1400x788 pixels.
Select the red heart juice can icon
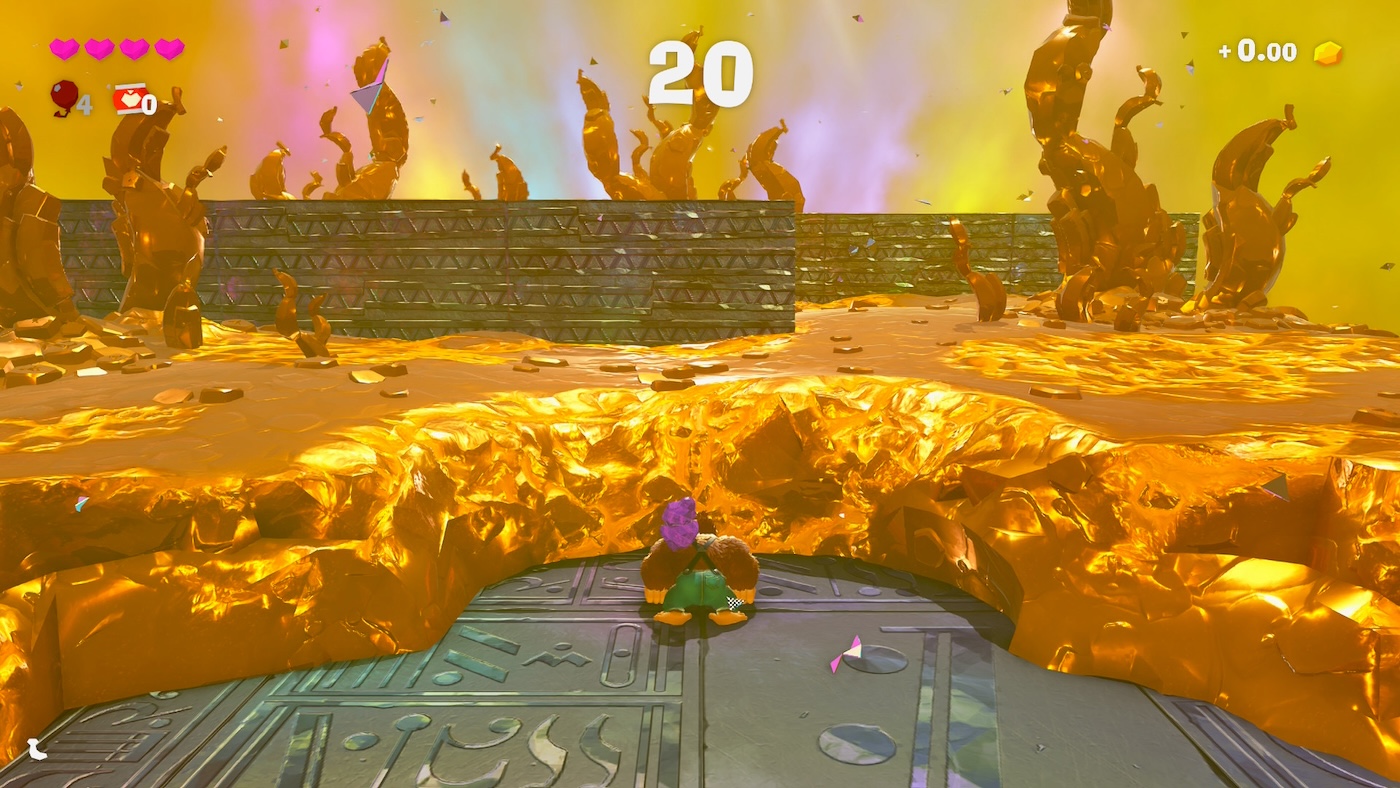[130, 98]
